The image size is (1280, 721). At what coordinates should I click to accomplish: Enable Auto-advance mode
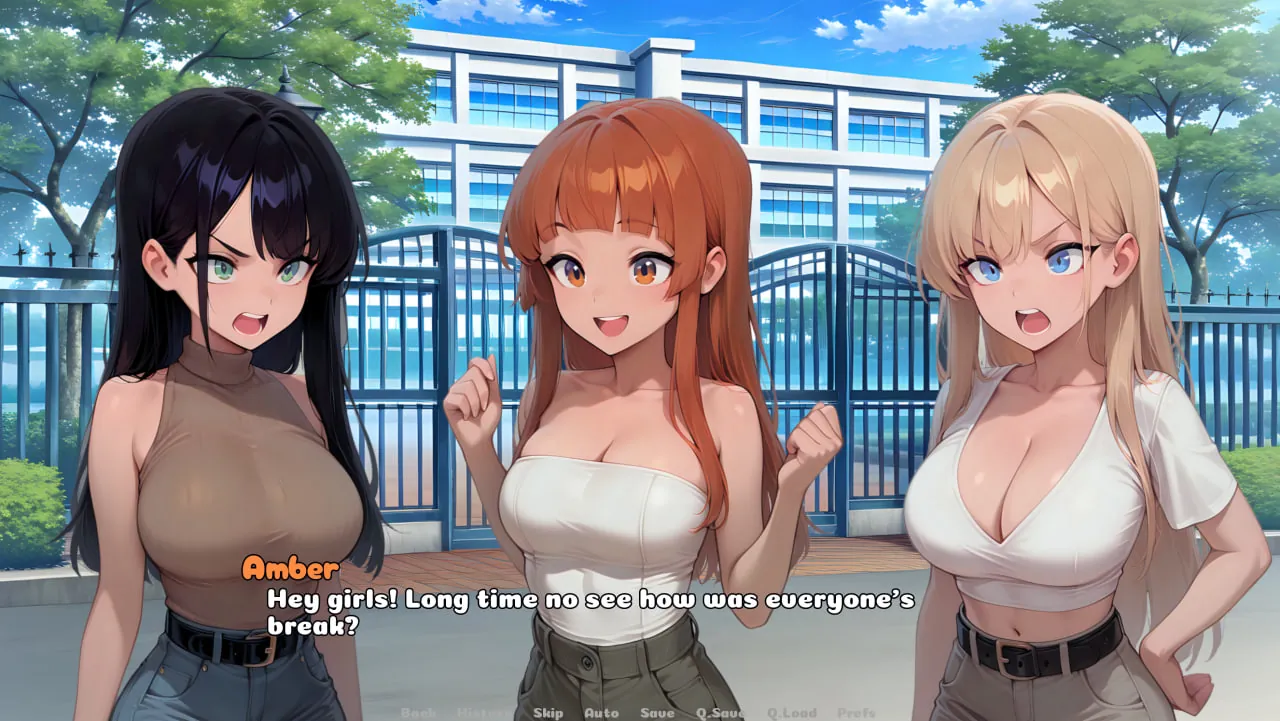point(601,712)
